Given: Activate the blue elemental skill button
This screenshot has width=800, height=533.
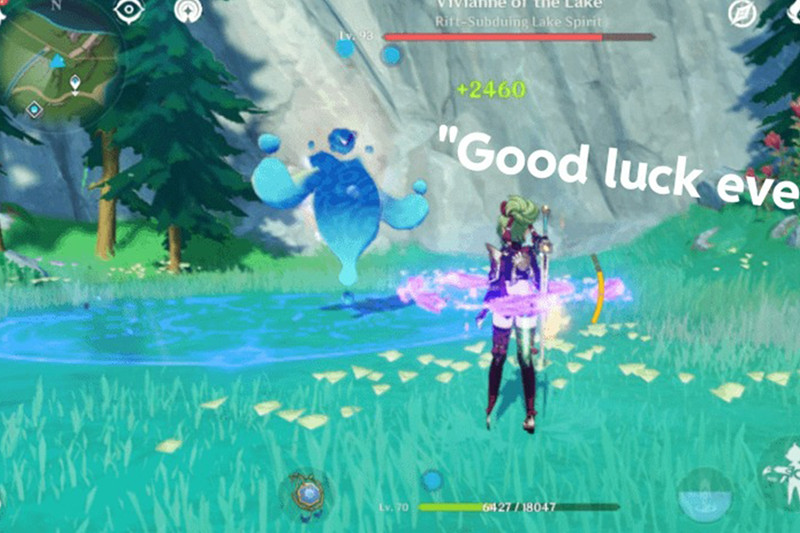Looking at the screenshot, I should [x=703, y=494].
